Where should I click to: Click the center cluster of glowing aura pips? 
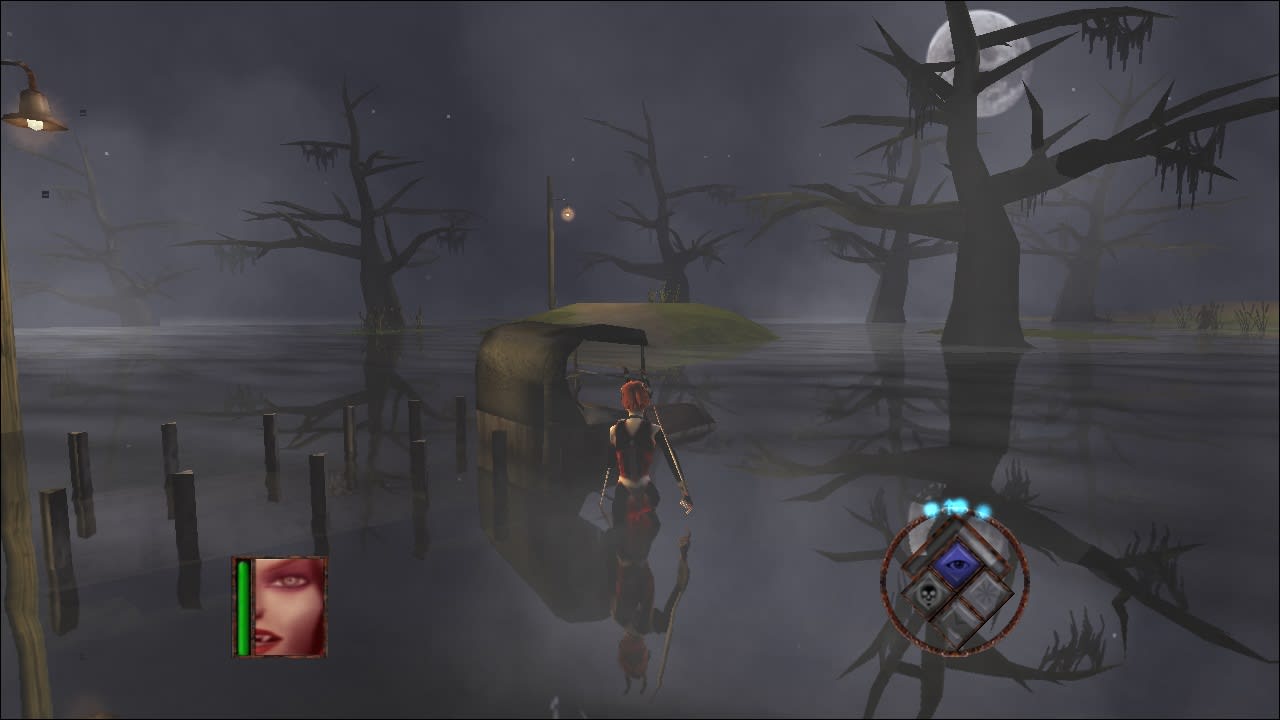tap(956, 505)
